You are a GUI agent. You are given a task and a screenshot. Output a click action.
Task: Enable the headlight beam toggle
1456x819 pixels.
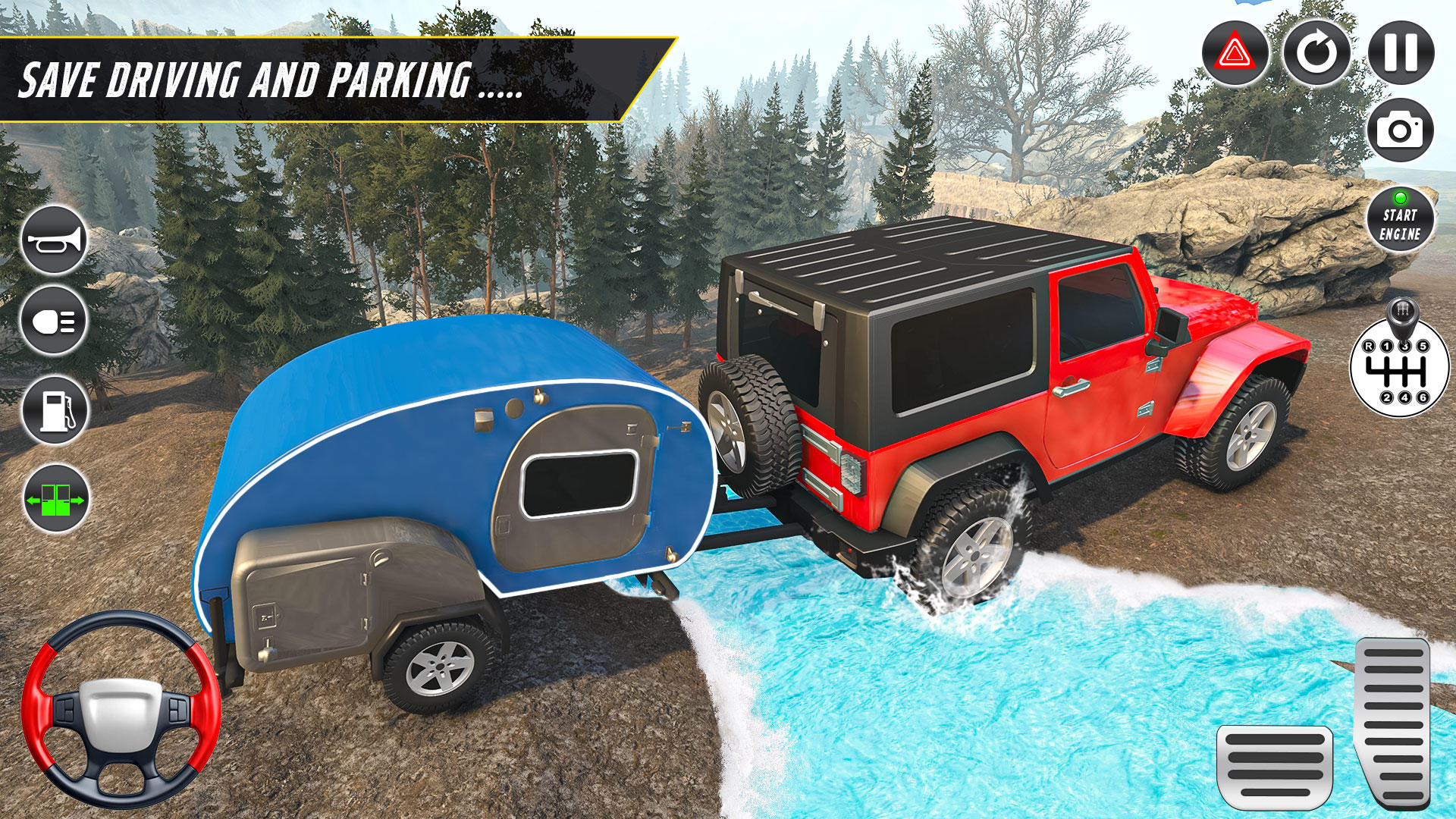tap(55, 320)
